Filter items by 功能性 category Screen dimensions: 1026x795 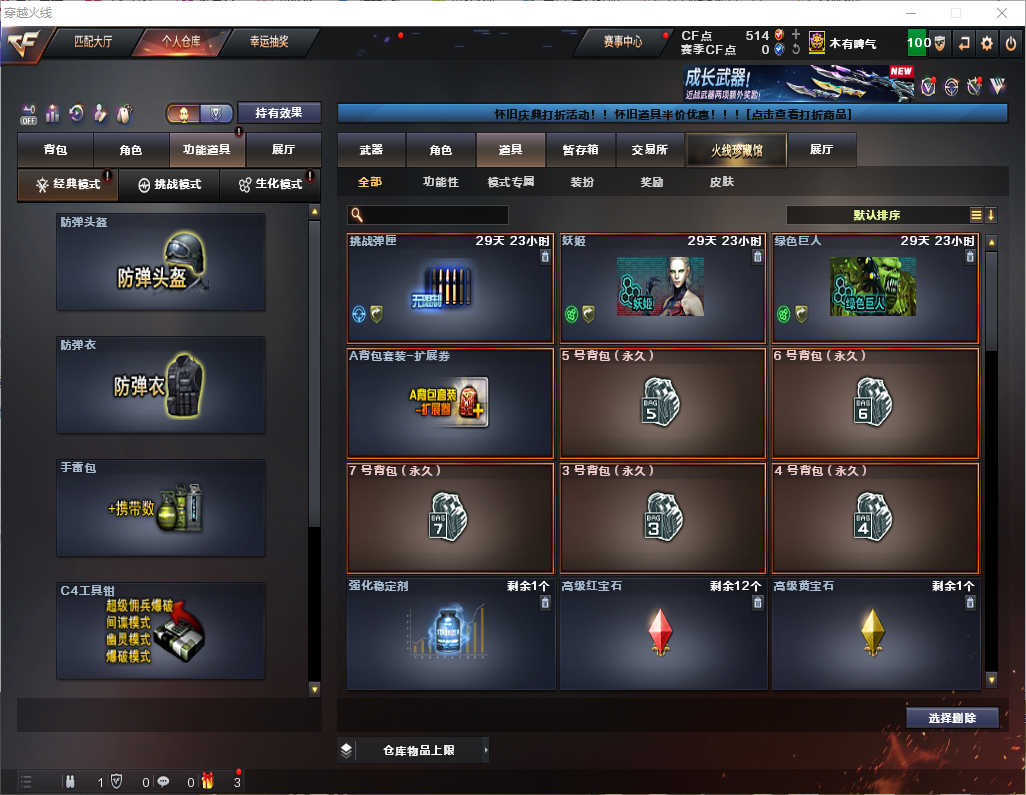click(x=440, y=182)
